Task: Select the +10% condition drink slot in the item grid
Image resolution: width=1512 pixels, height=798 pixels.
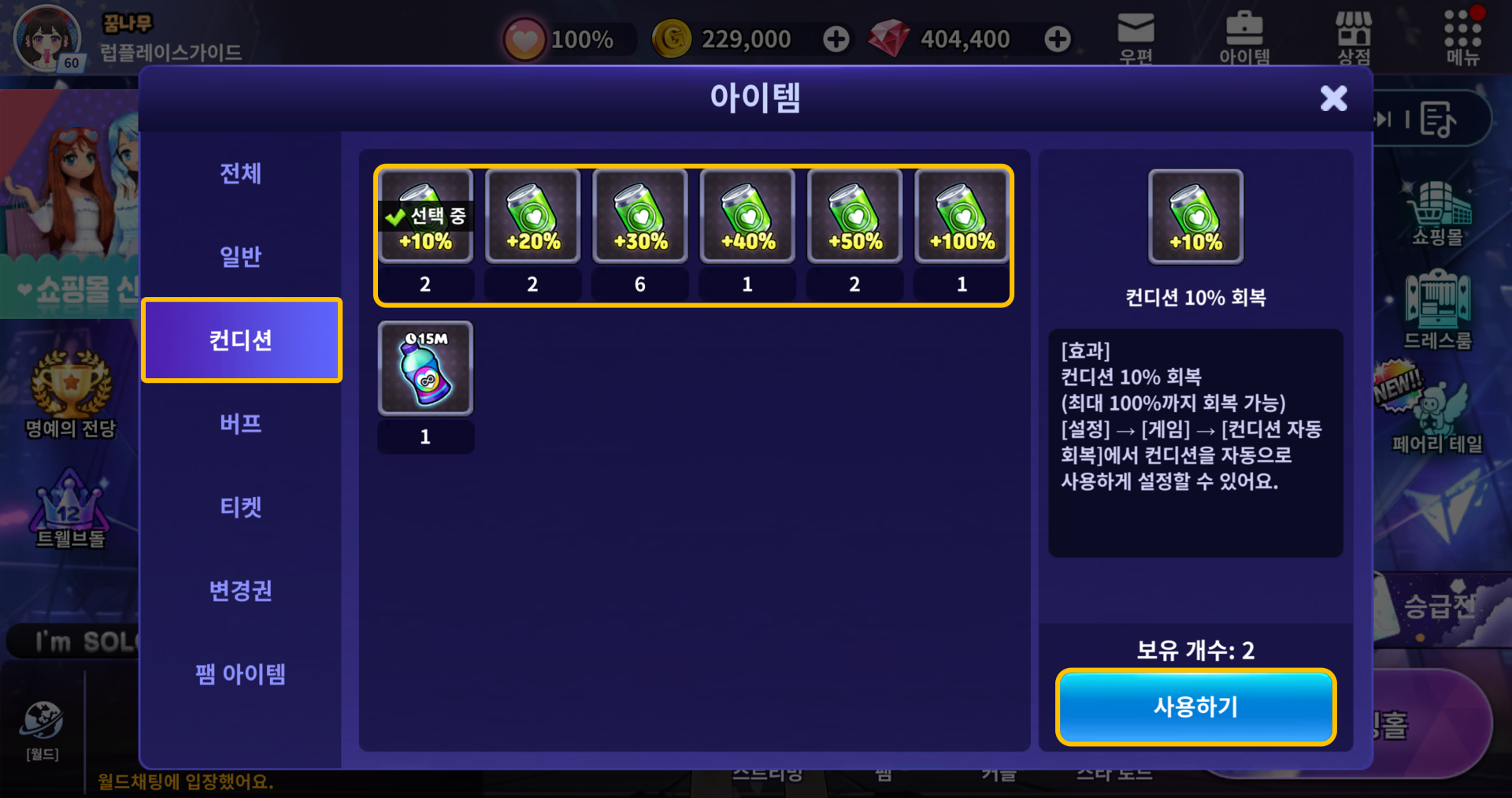Action: [x=425, y=217]
